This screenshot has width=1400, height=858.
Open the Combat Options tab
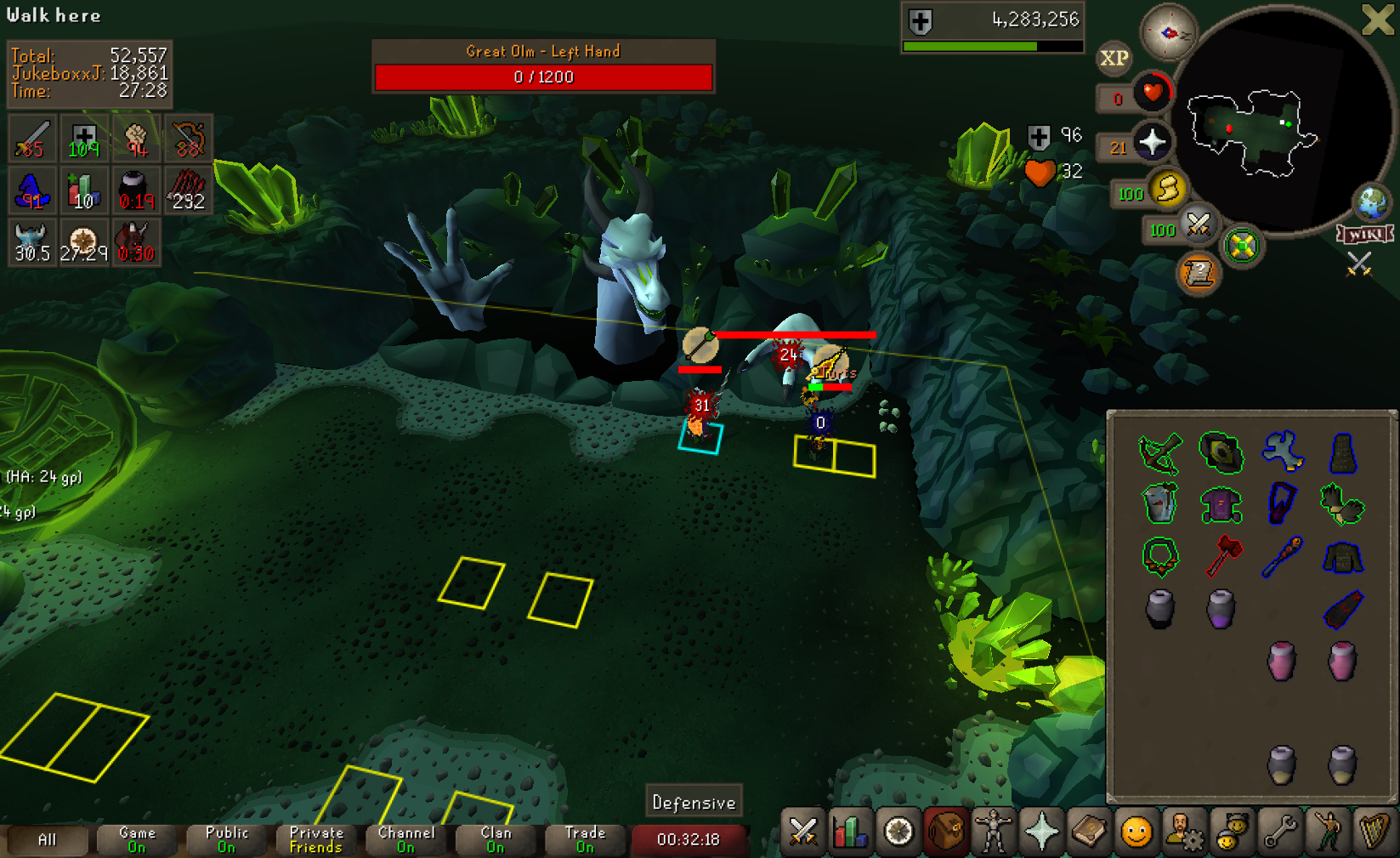(802, 832)
